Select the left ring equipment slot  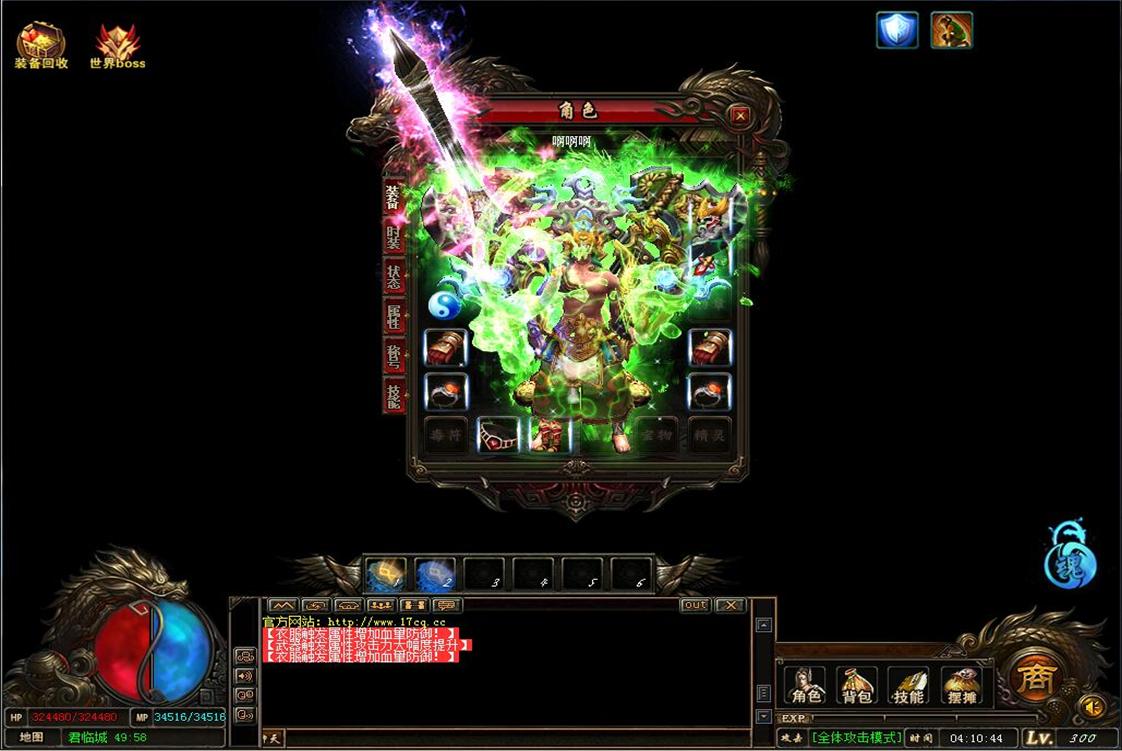point(446,391)
